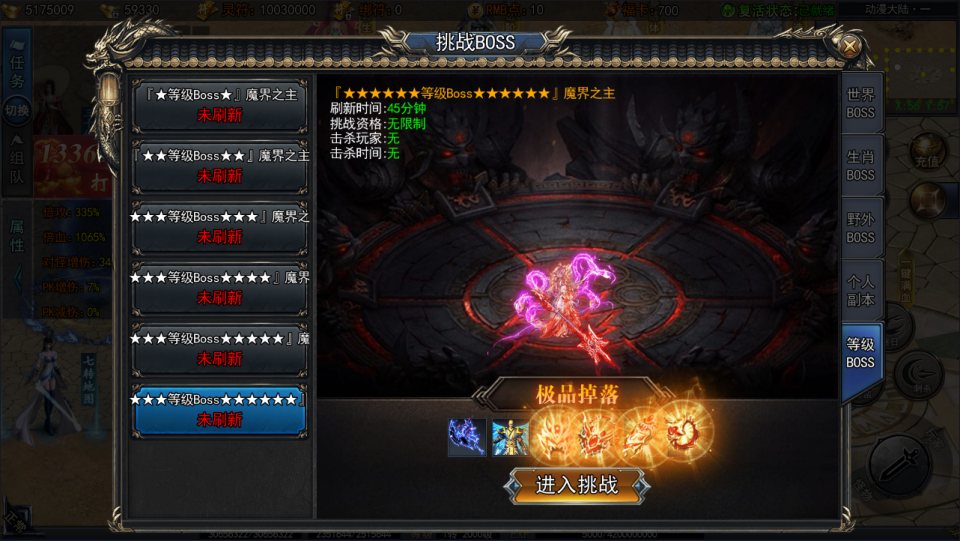Select the one-star 等级Boss entry
The width and height of the screenshot is (960, 541).
pos(220,106)
